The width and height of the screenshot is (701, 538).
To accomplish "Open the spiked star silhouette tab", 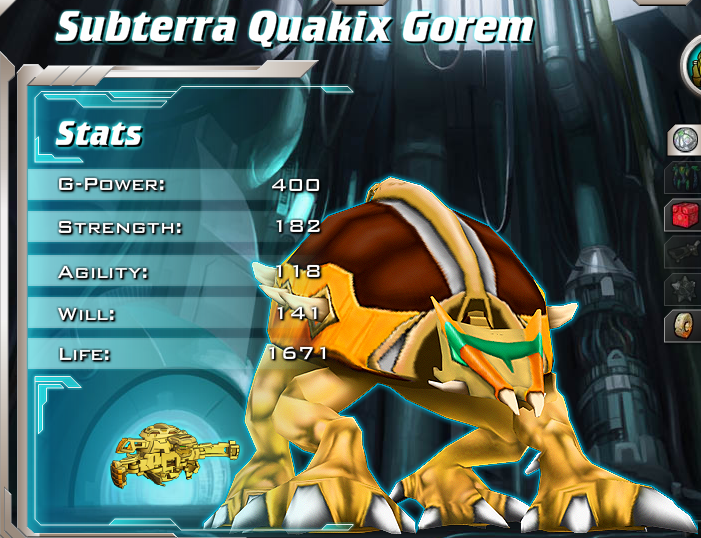I will pos(686,288).
